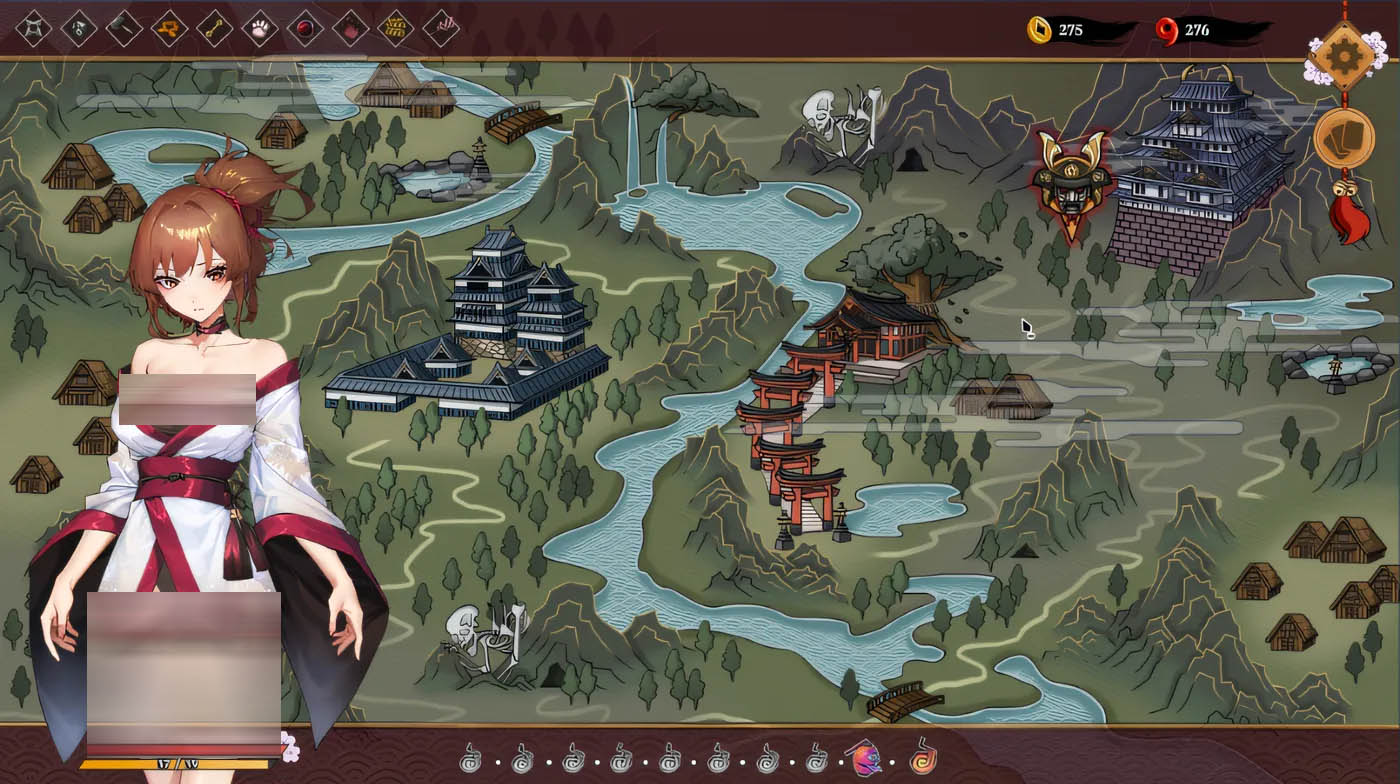Click the orange swirl stage marker

click(x=923, y=758)
